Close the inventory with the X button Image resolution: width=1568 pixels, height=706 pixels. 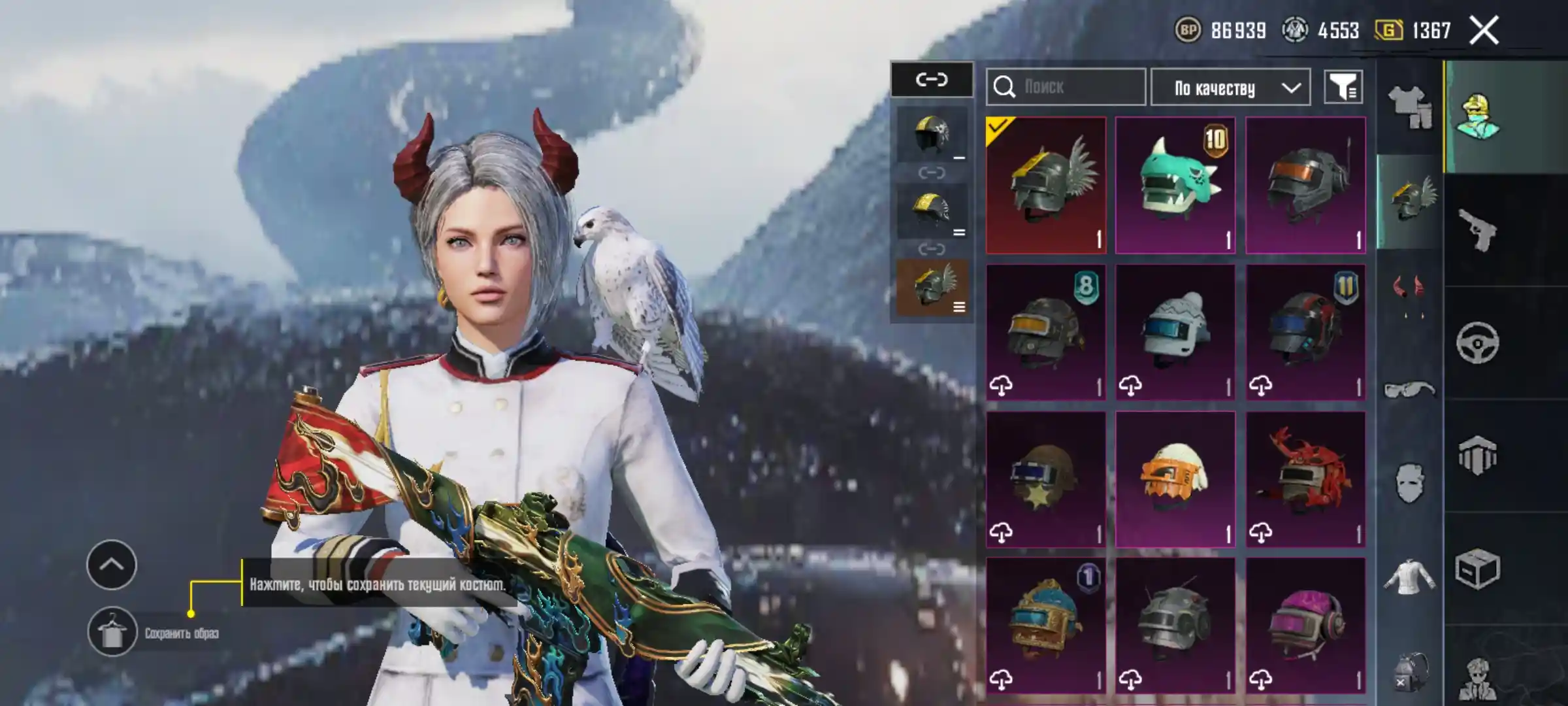1484,31
